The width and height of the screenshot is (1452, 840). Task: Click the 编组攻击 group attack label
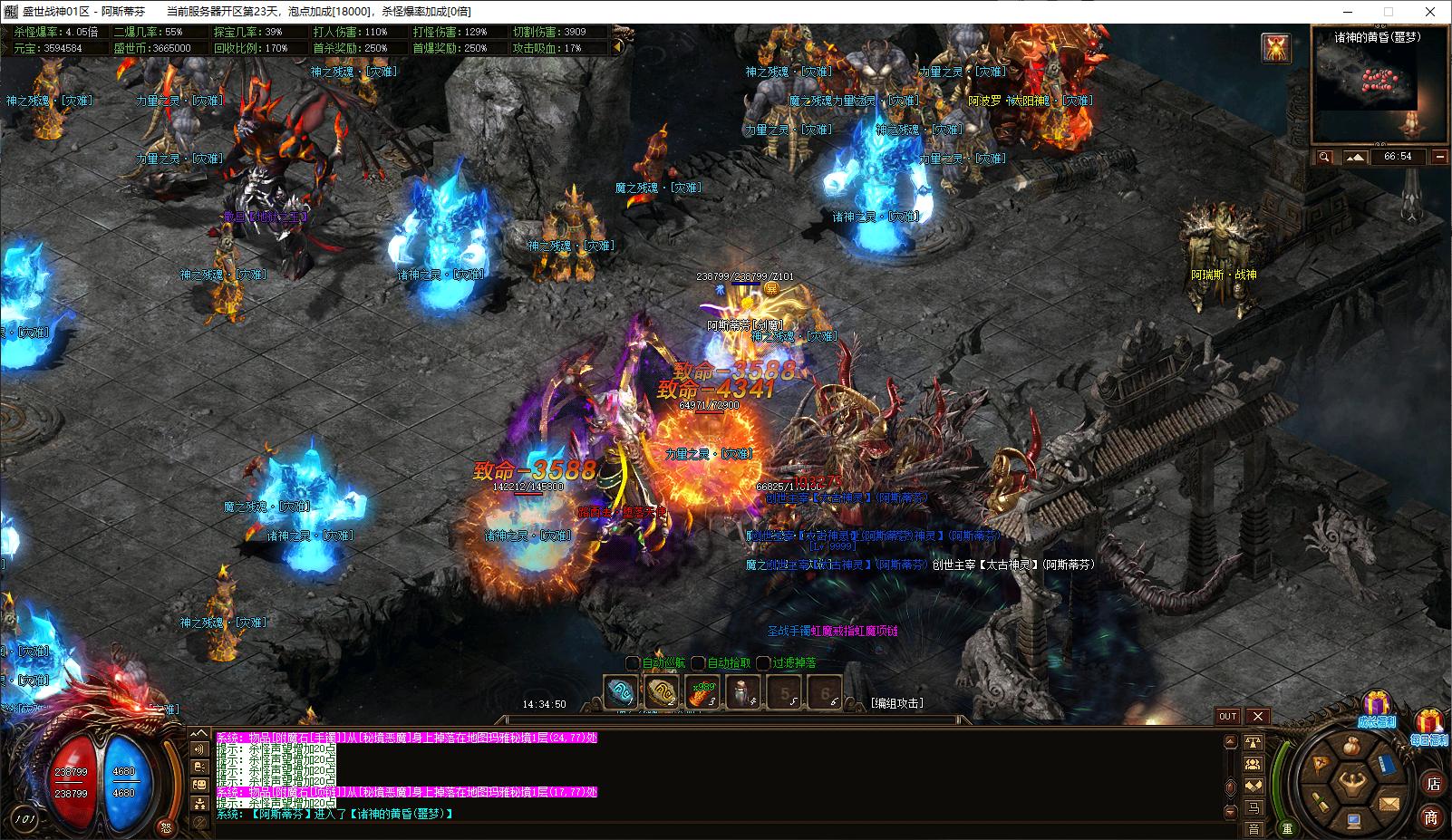(897, 703)
